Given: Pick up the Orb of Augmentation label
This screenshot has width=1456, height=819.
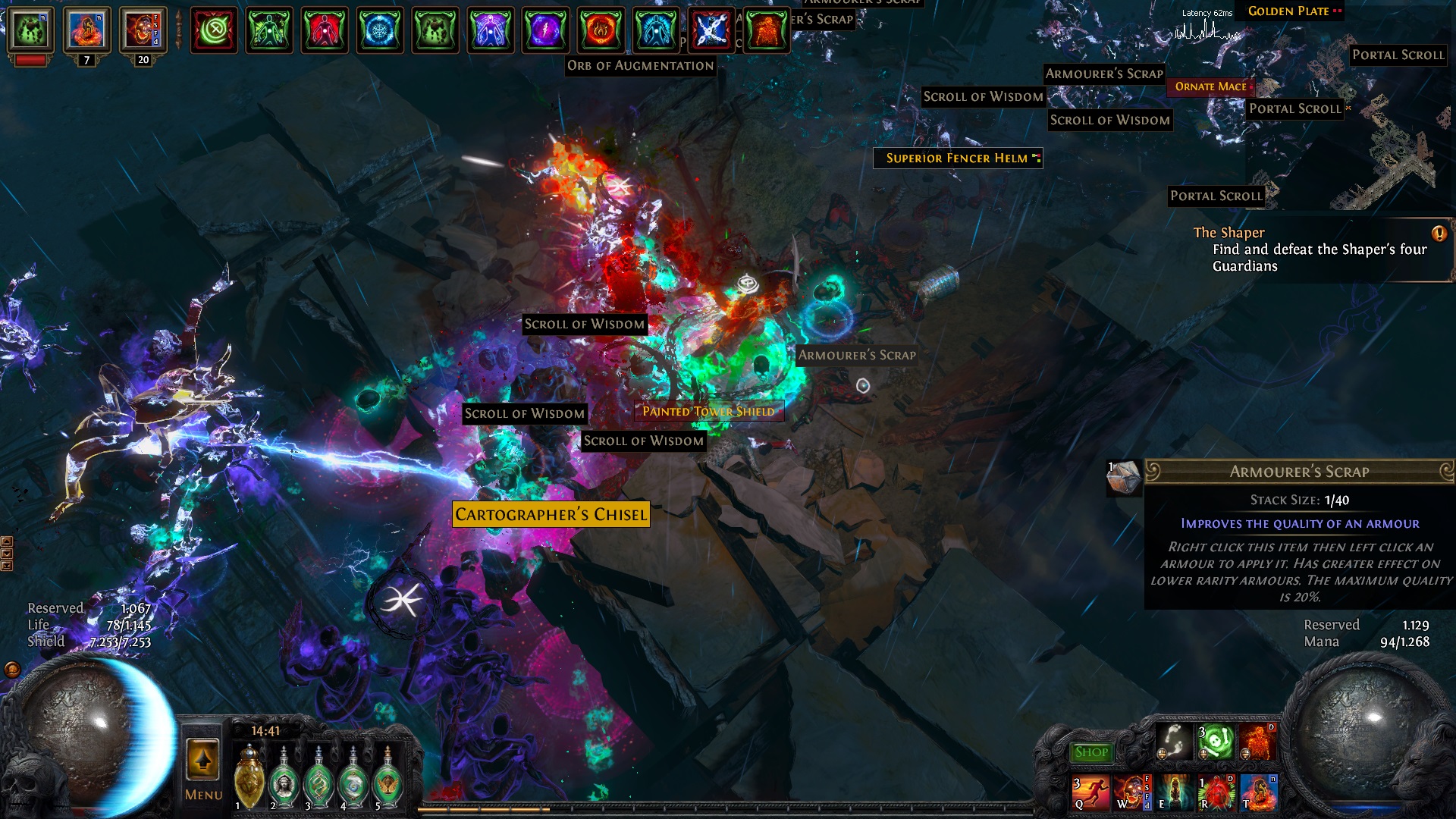Looking at the screenshot, I should pyautogui.click(x=640, y=66).
